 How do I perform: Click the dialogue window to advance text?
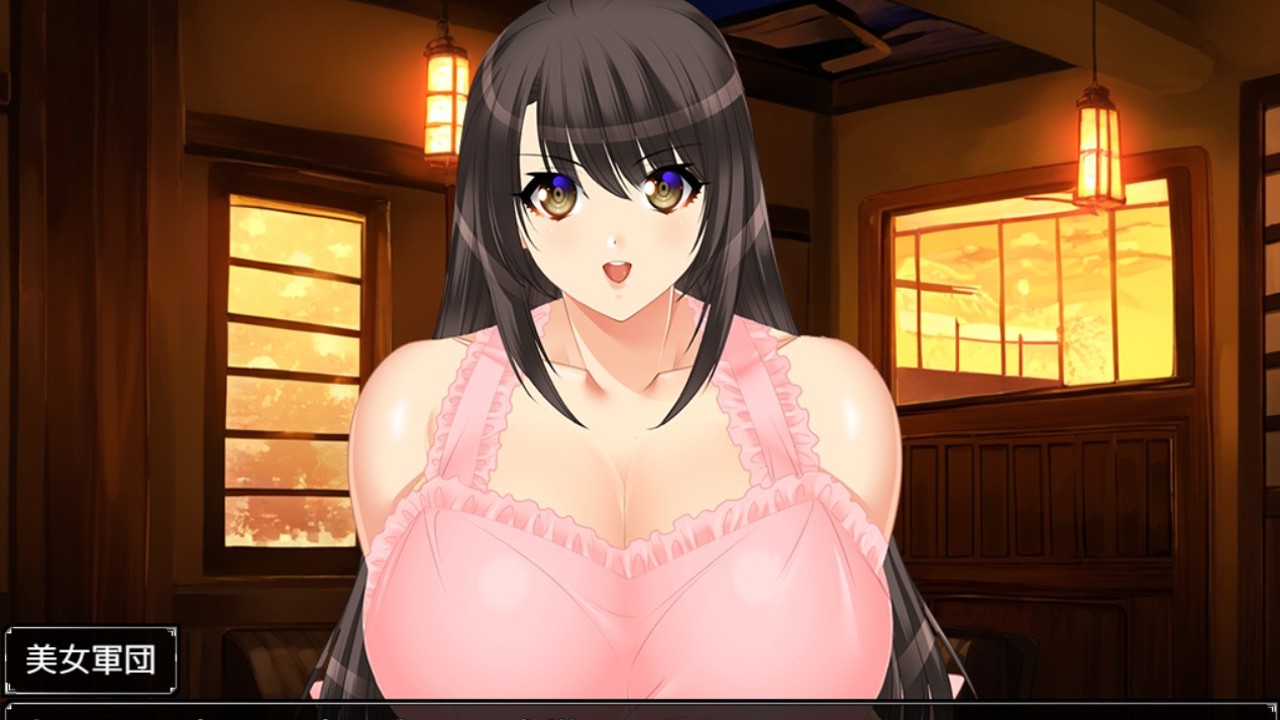click(640, 712)
